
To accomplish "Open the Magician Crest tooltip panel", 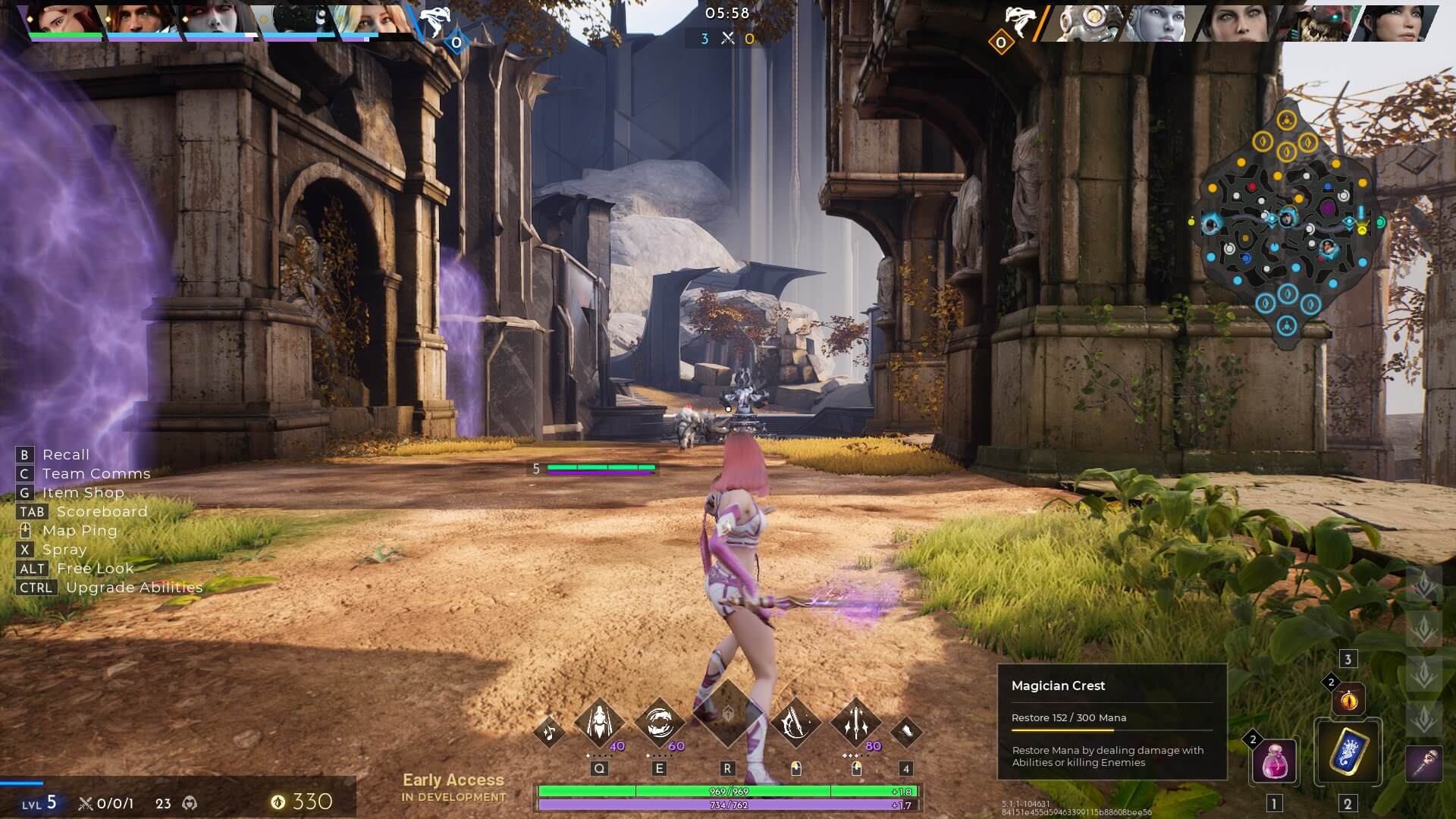I will click(x=1111, y=722).
